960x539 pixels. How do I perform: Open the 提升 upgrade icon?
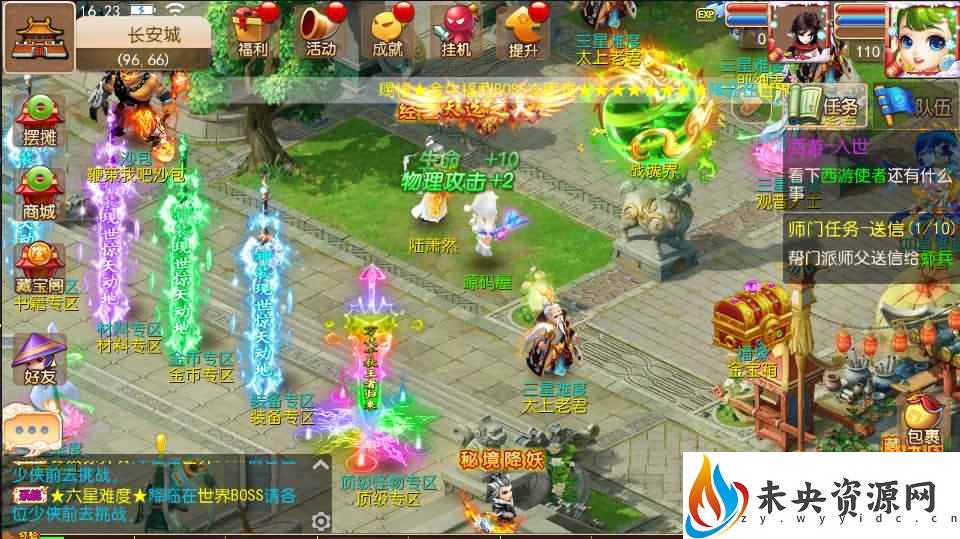(524, 30)
